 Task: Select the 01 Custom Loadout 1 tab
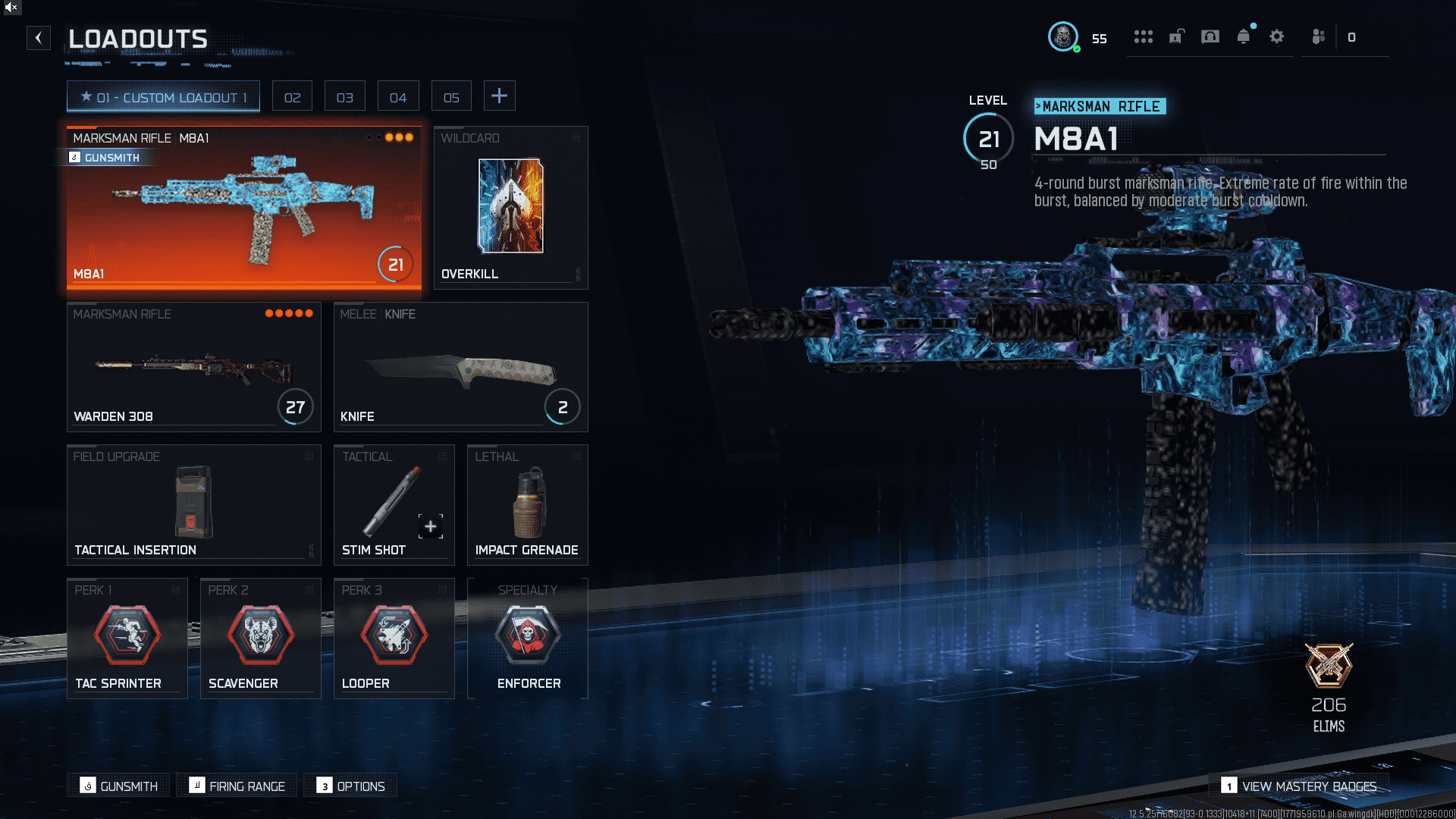click(163, 97)
